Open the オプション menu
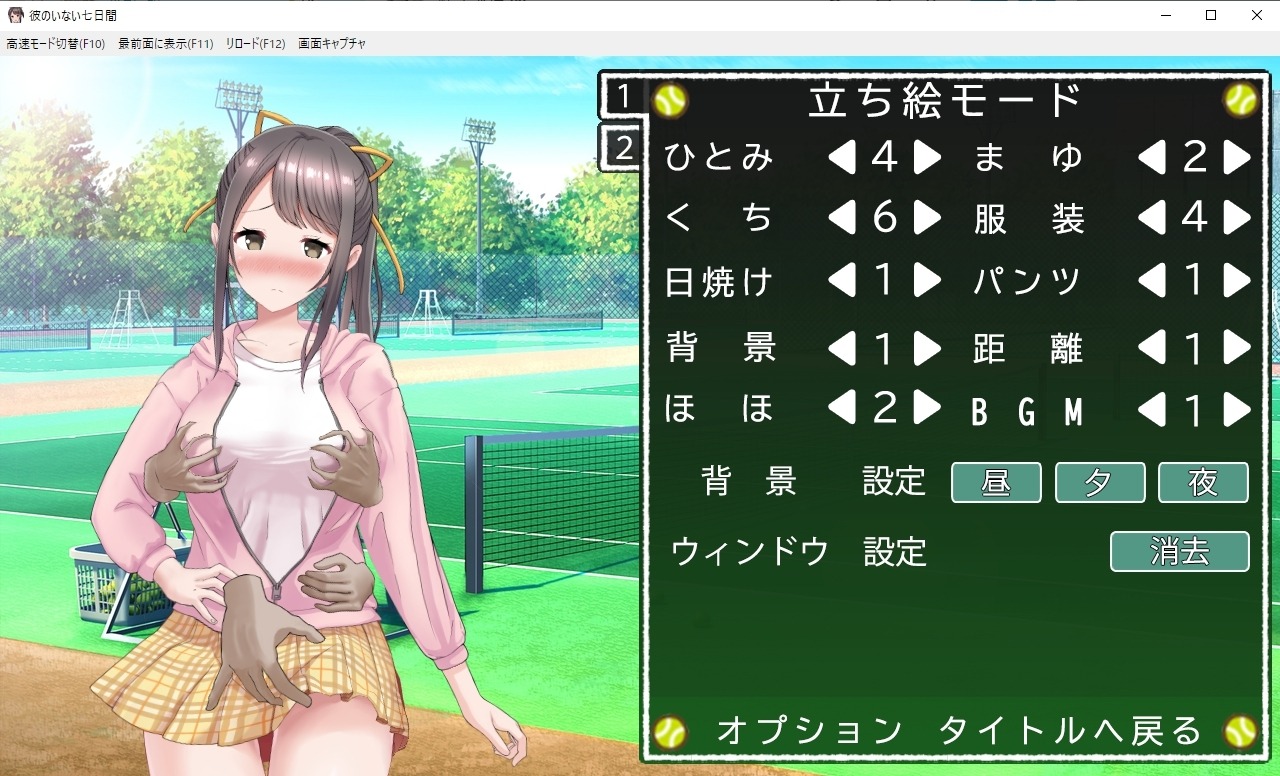 point(809,731)
